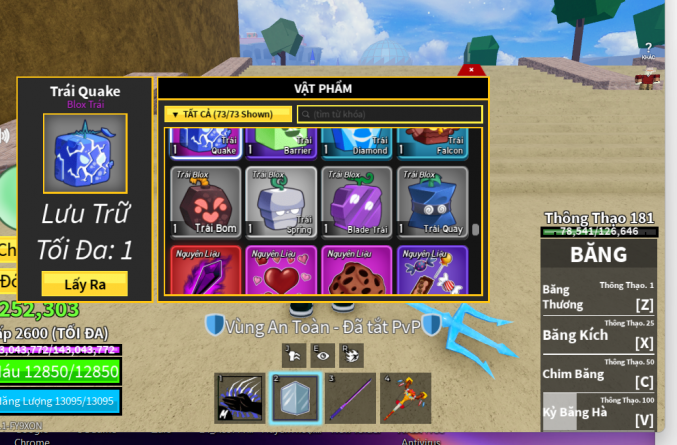677x445 pixels.
Task: Choose the Trái Spring fruit
Action: [x=280, y=201]
